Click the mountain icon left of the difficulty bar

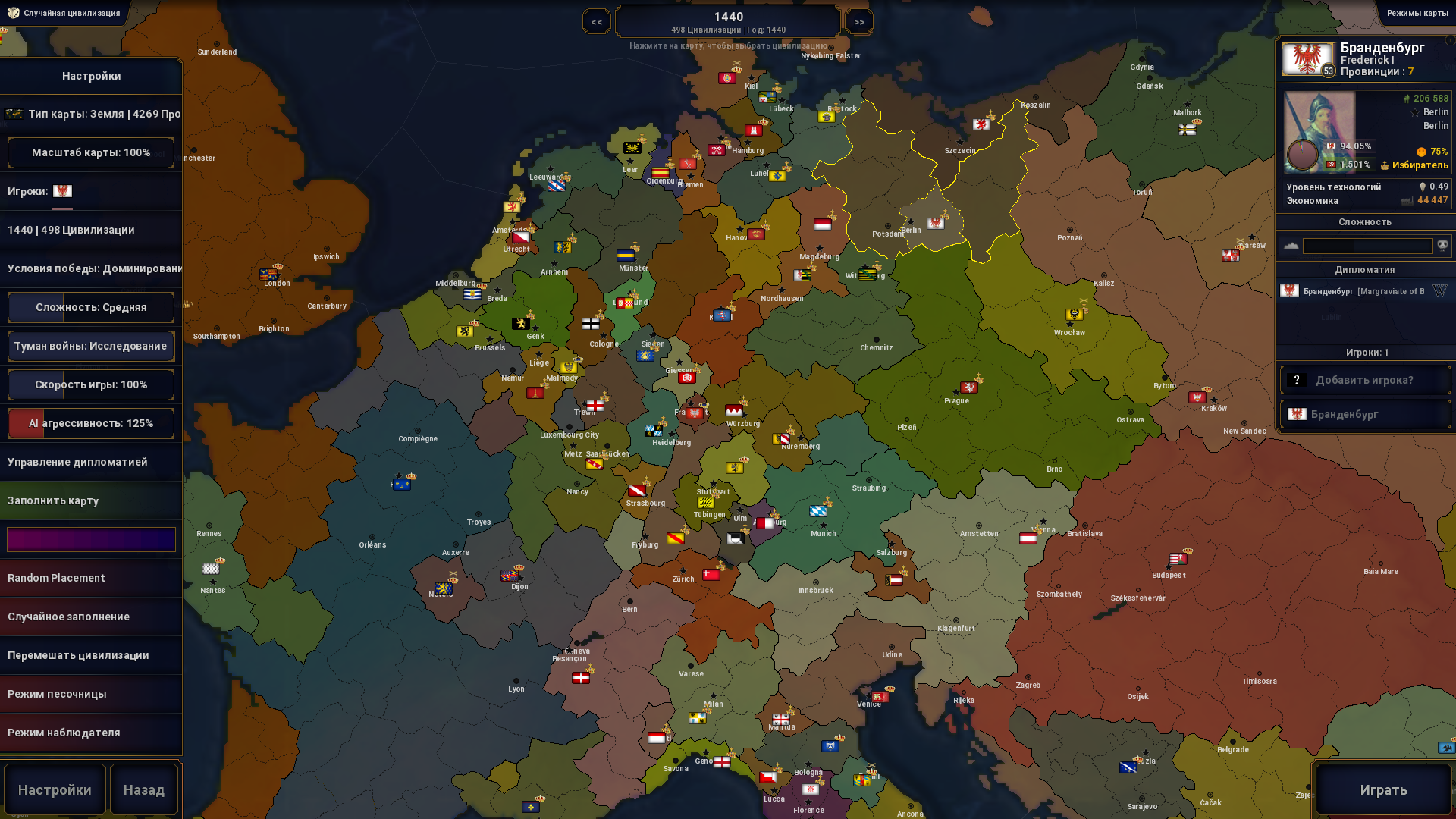(x=1291, y=245)
